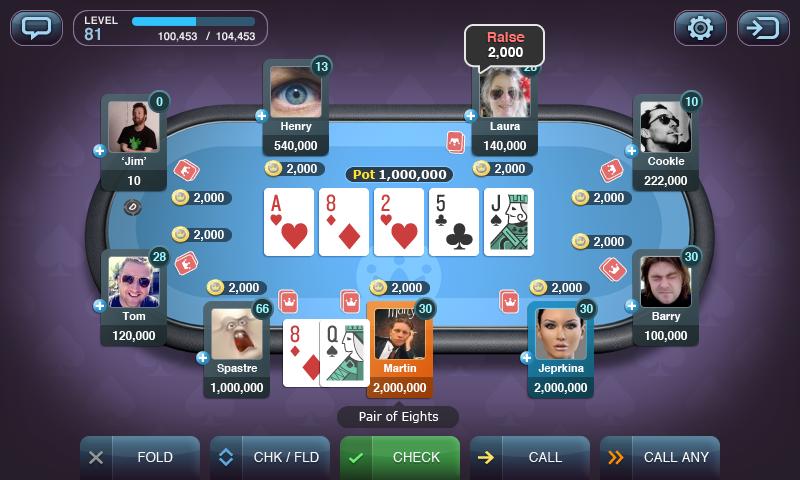Open the gear settings menu
800x480 pixels.
point(700,27)
